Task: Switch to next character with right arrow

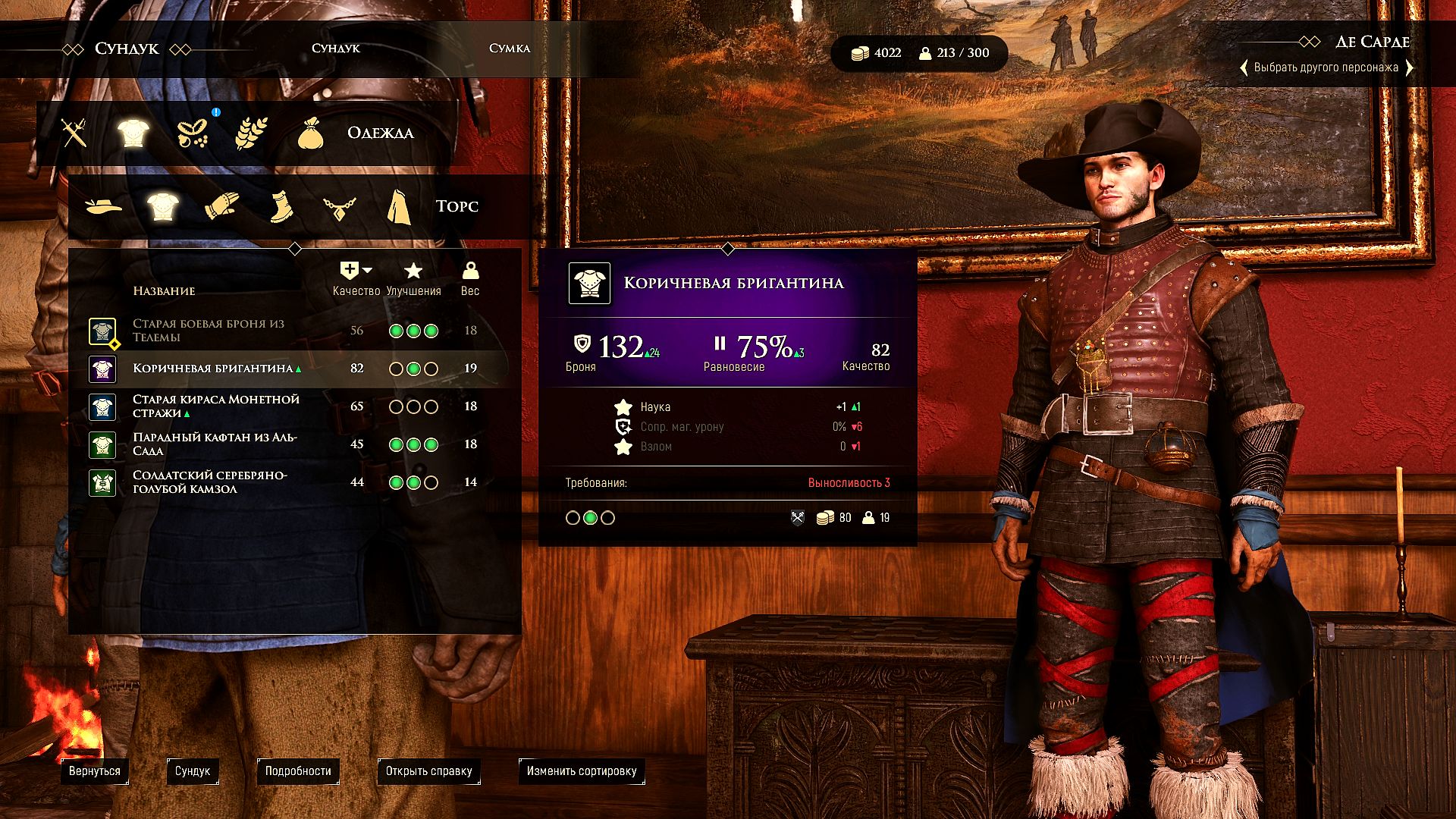Action: tap(1409, 67)
